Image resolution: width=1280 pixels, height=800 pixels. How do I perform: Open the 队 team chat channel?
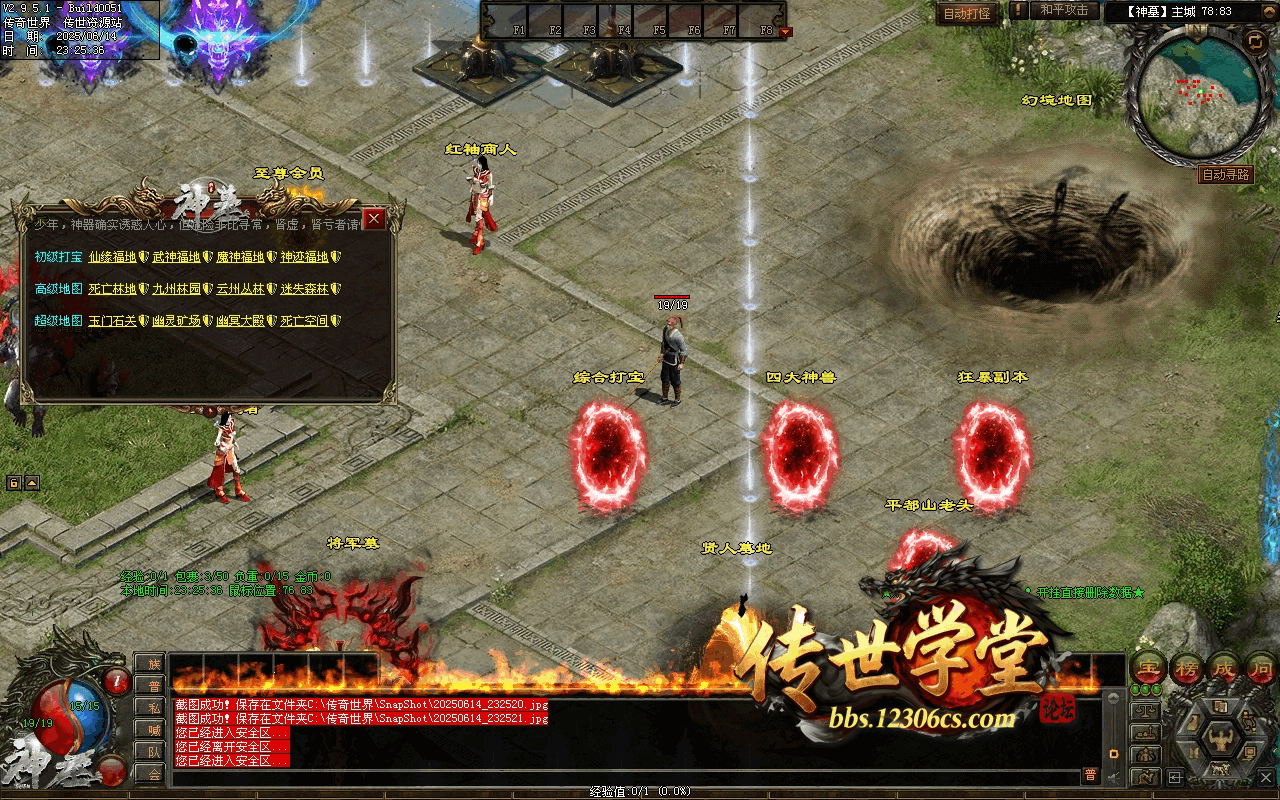(153, 751)
